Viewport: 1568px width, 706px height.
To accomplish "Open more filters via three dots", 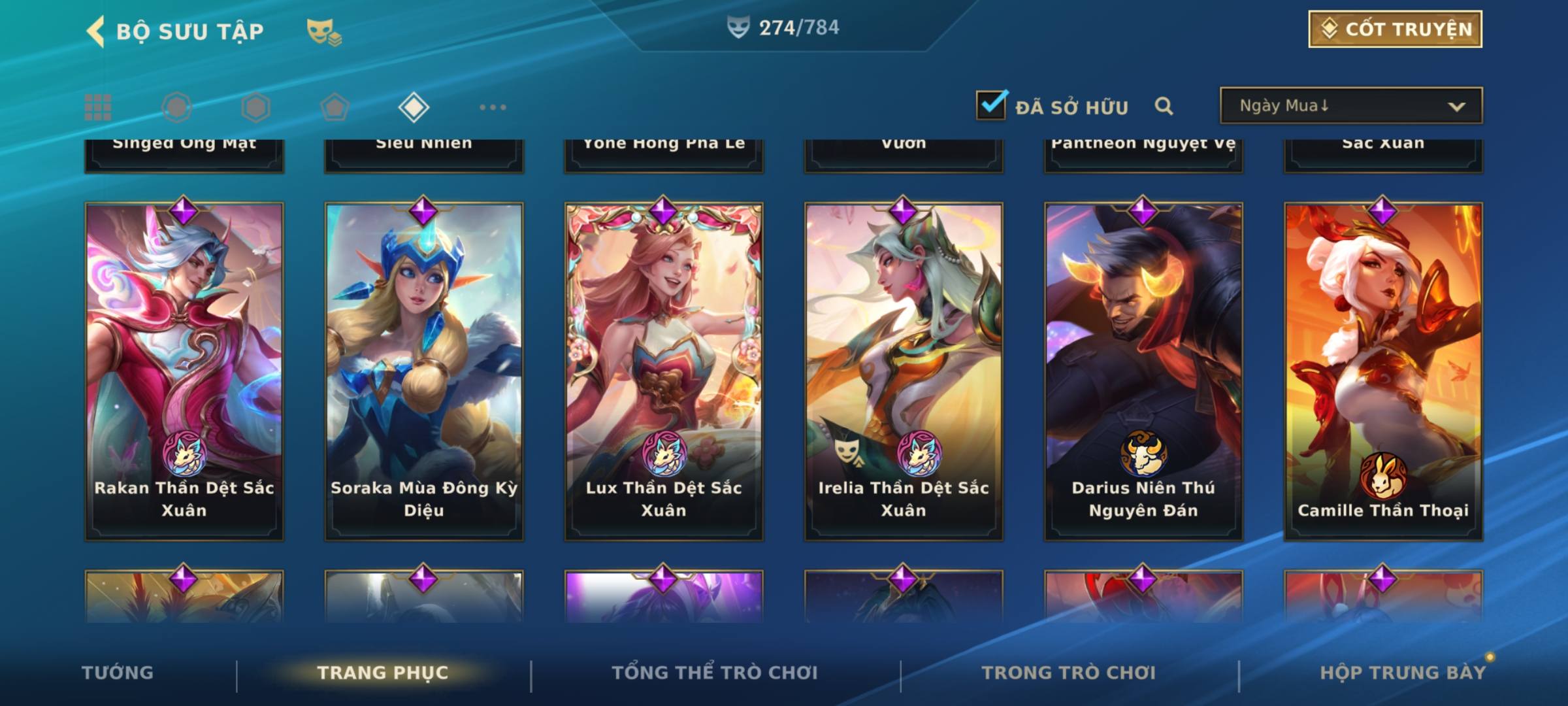I will [x=493, y=107].
